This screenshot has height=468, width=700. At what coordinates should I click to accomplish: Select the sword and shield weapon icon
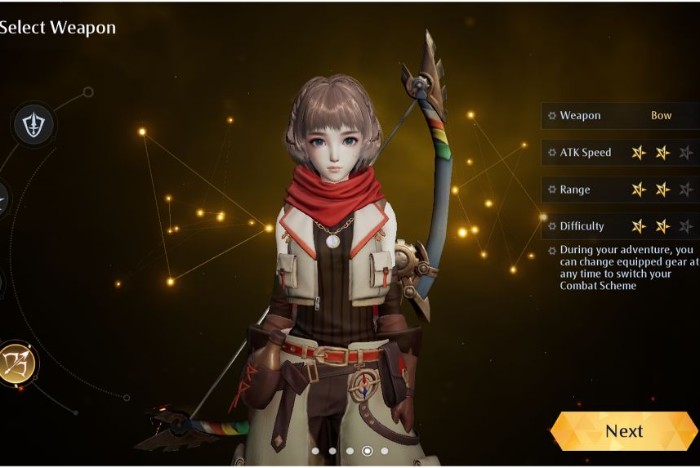pos(33,125)
